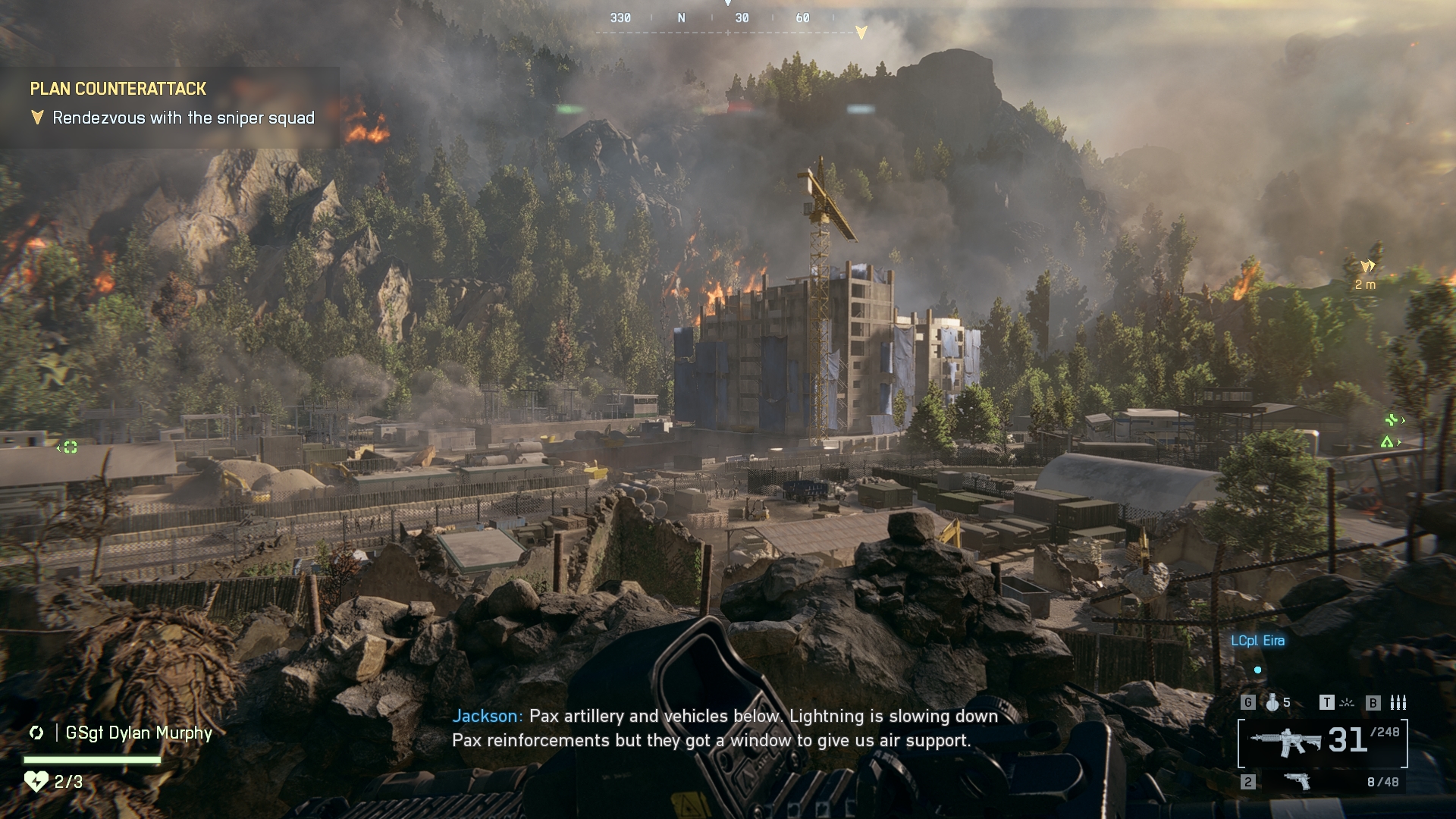
Task: Click the green triangle squad indicator
Action: tap(1387, 442)
